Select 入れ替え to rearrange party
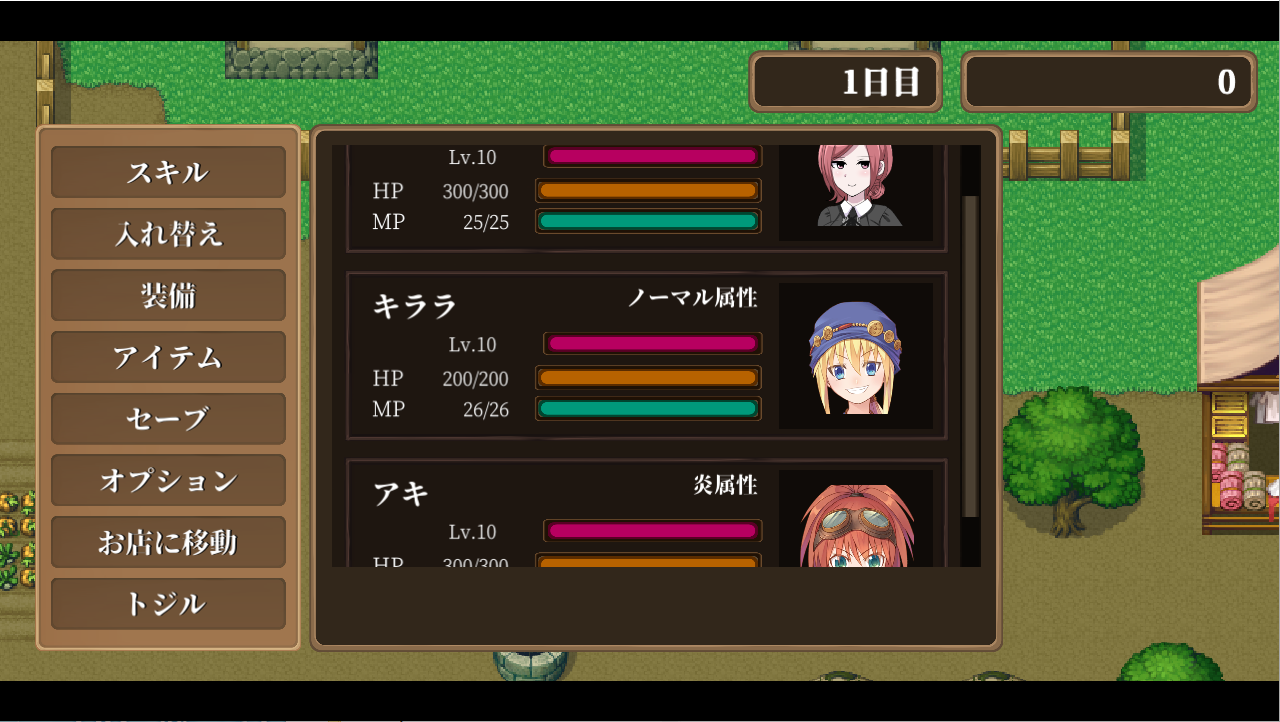The width and height of the screenshot is (1280, 722). pos(167,234)
